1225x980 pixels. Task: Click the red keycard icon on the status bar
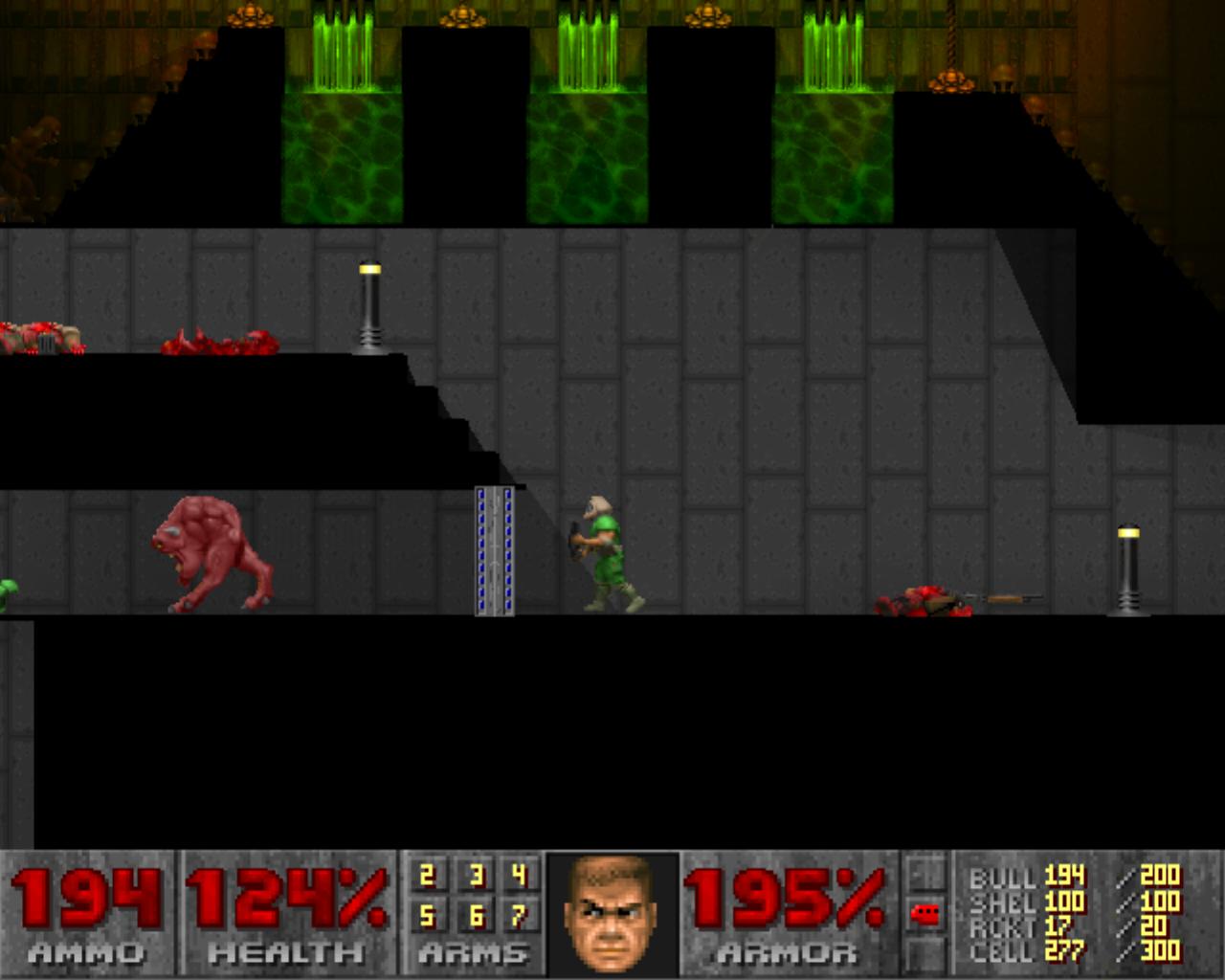tap(924, 915)
